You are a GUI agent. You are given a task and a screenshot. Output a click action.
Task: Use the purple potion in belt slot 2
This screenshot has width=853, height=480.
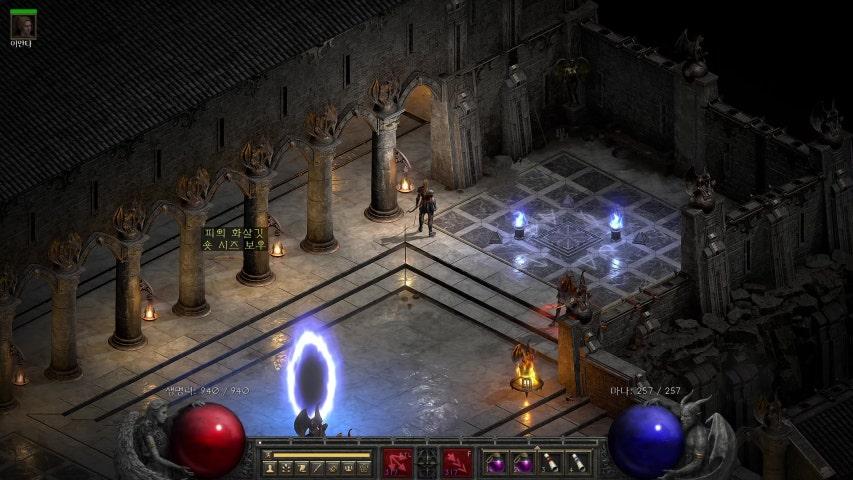522,462
